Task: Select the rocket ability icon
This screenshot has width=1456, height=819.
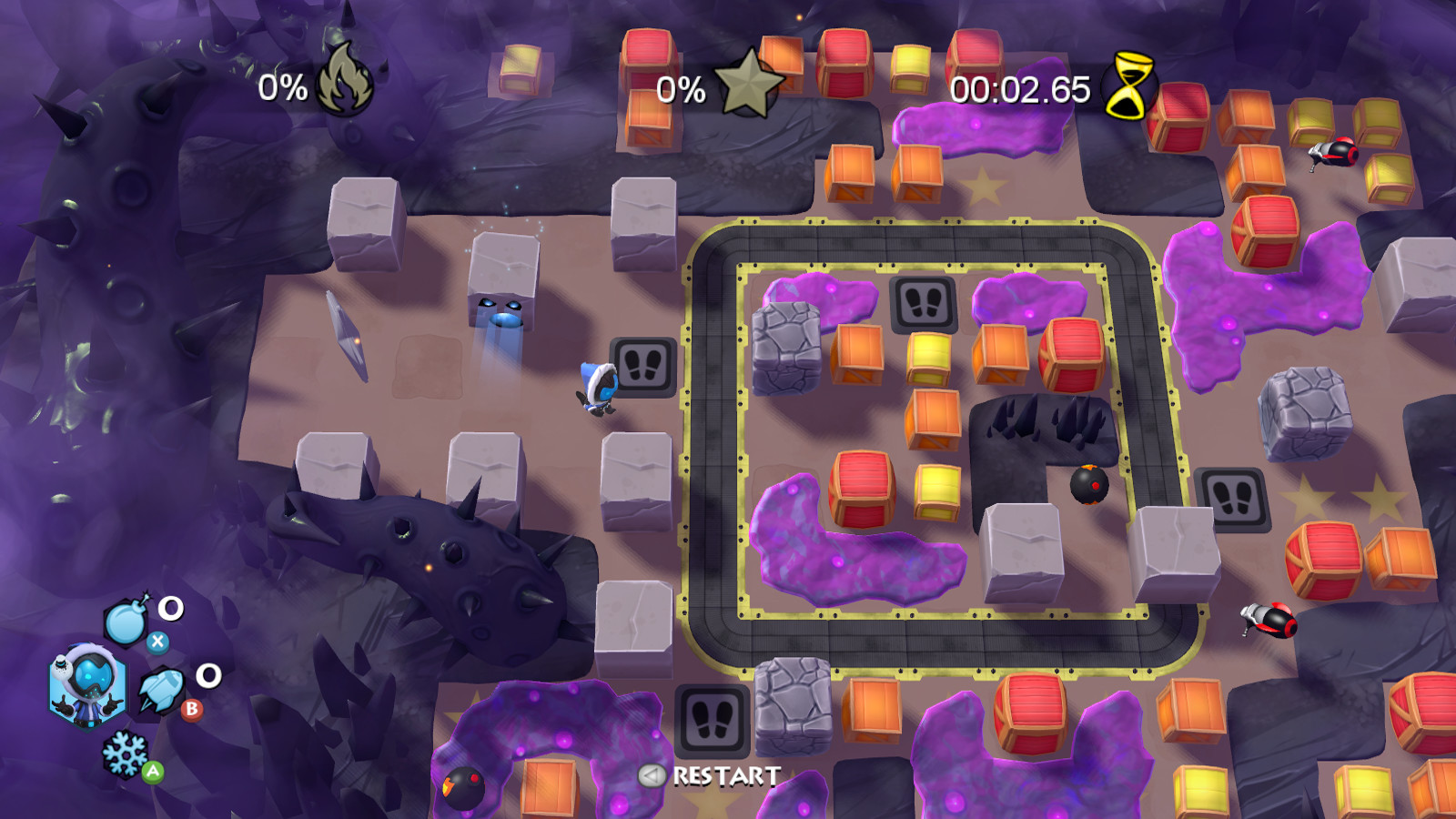Action: (x=162, y=689)
